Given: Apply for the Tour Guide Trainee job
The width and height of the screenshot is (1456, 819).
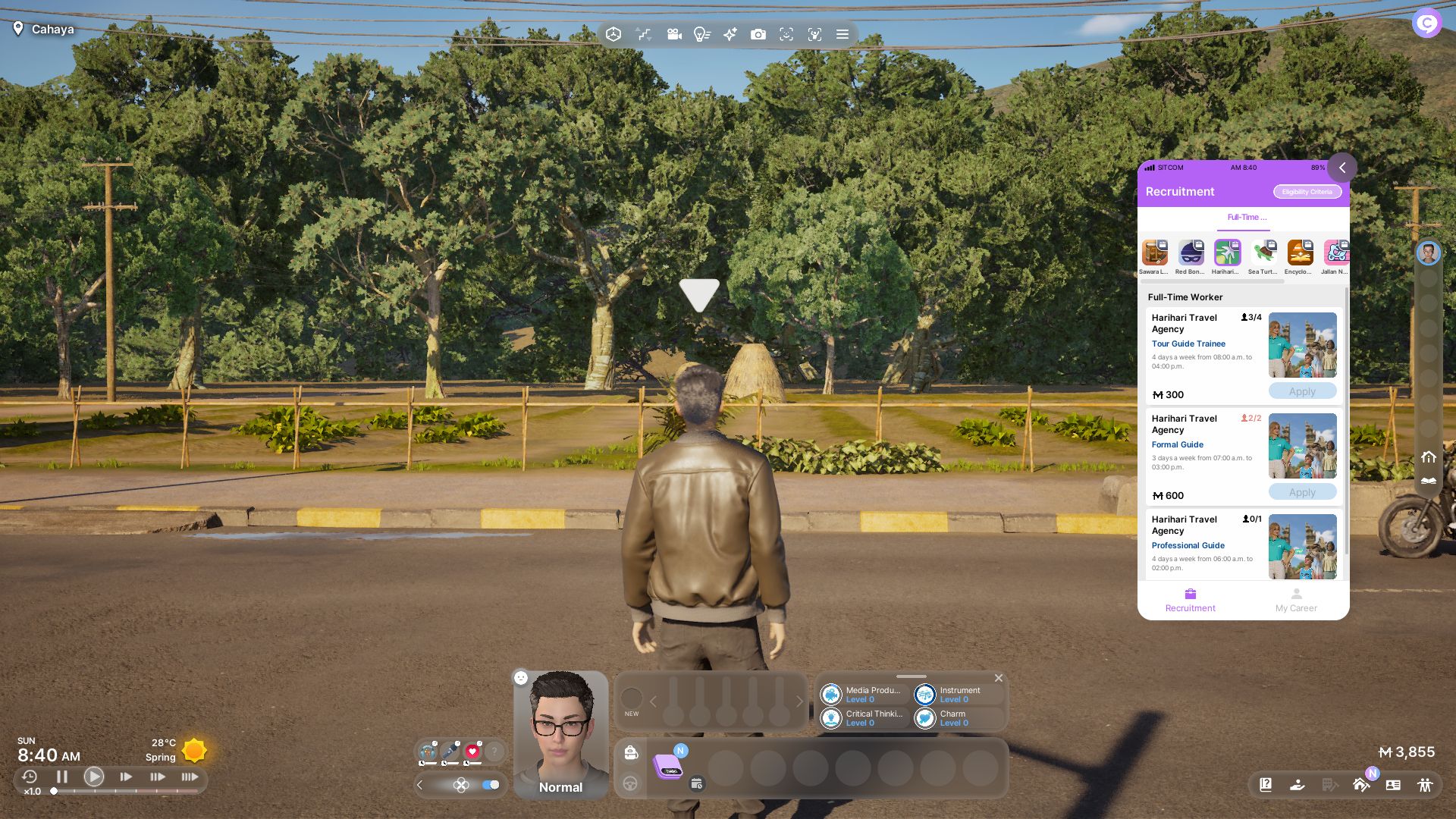Looking at the screenshot, I should (x=1302, y=391).
